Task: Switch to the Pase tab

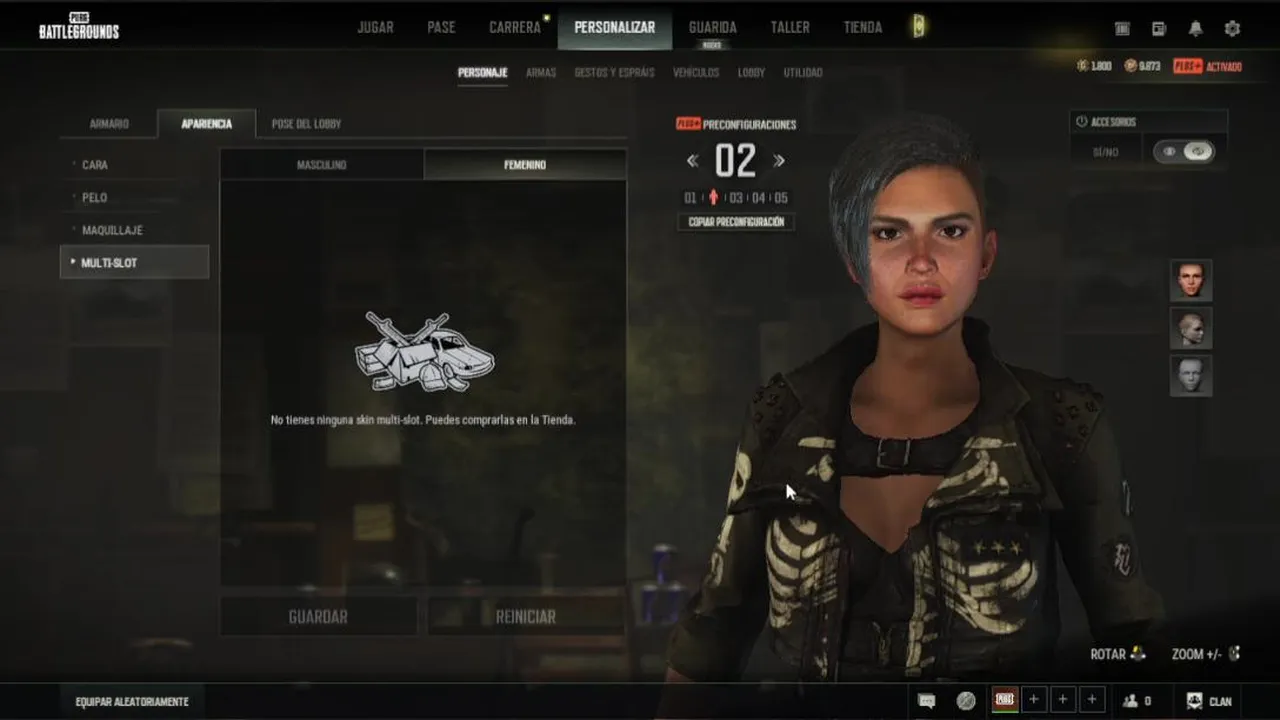Action: [x=441, y=28]
